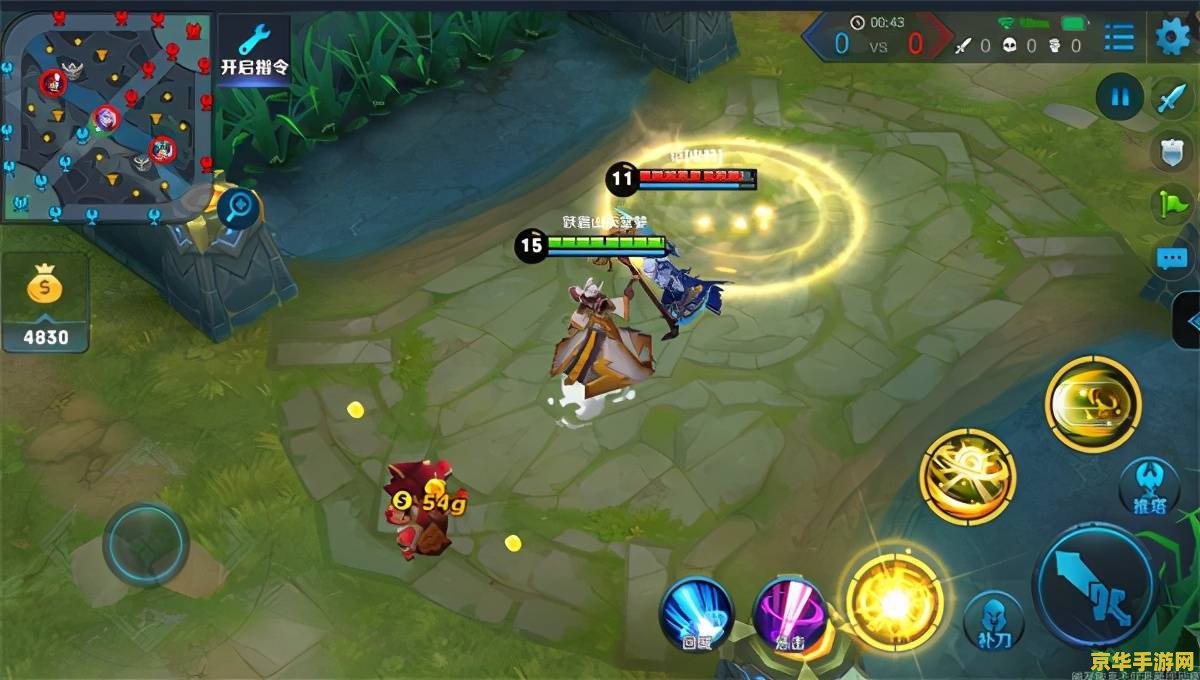Send the shield defend signal
This screenshot has width=1200, height=680.
click(x=1171, y=151)
